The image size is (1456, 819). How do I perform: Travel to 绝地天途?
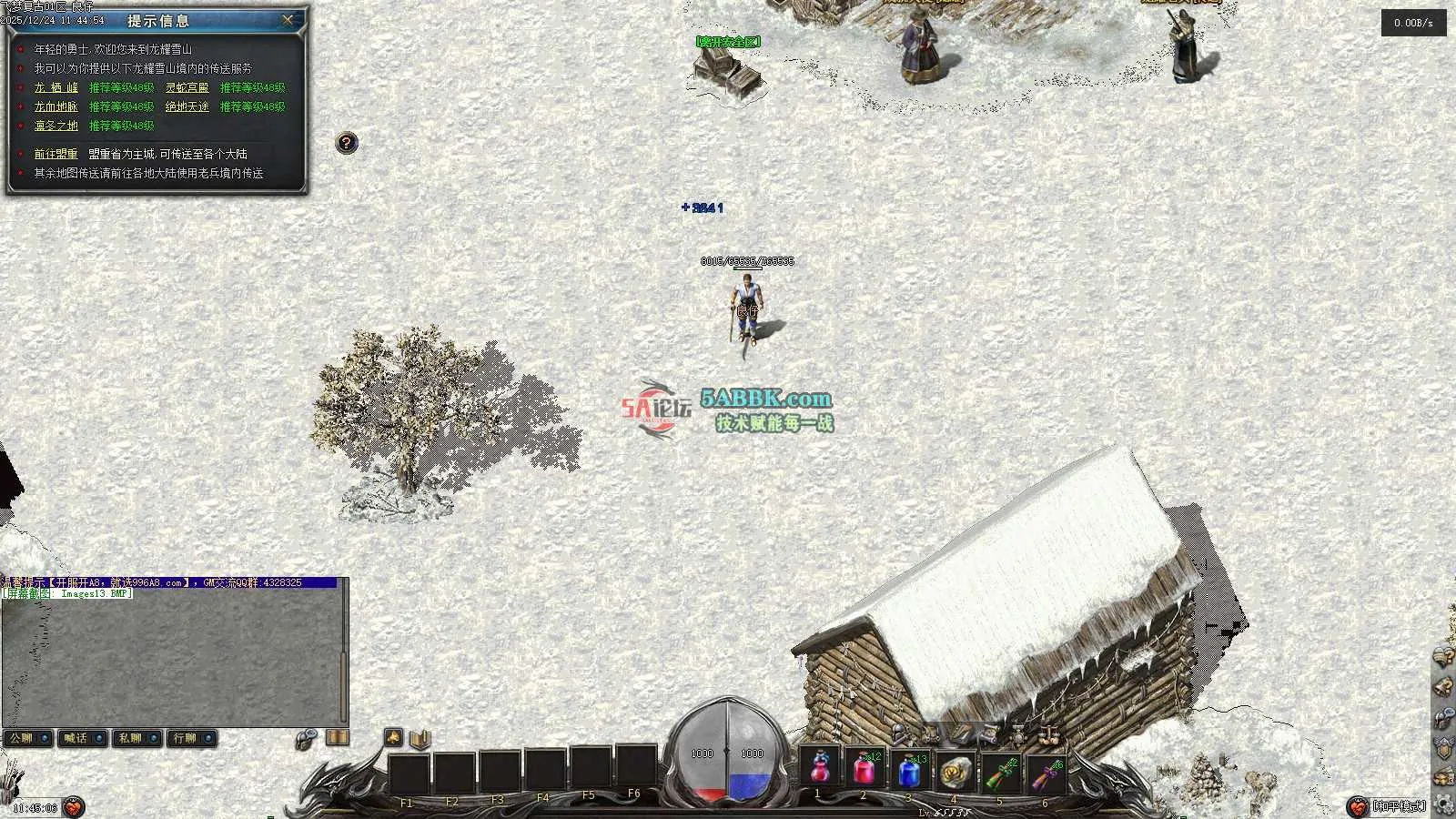(x=187, y=106)
